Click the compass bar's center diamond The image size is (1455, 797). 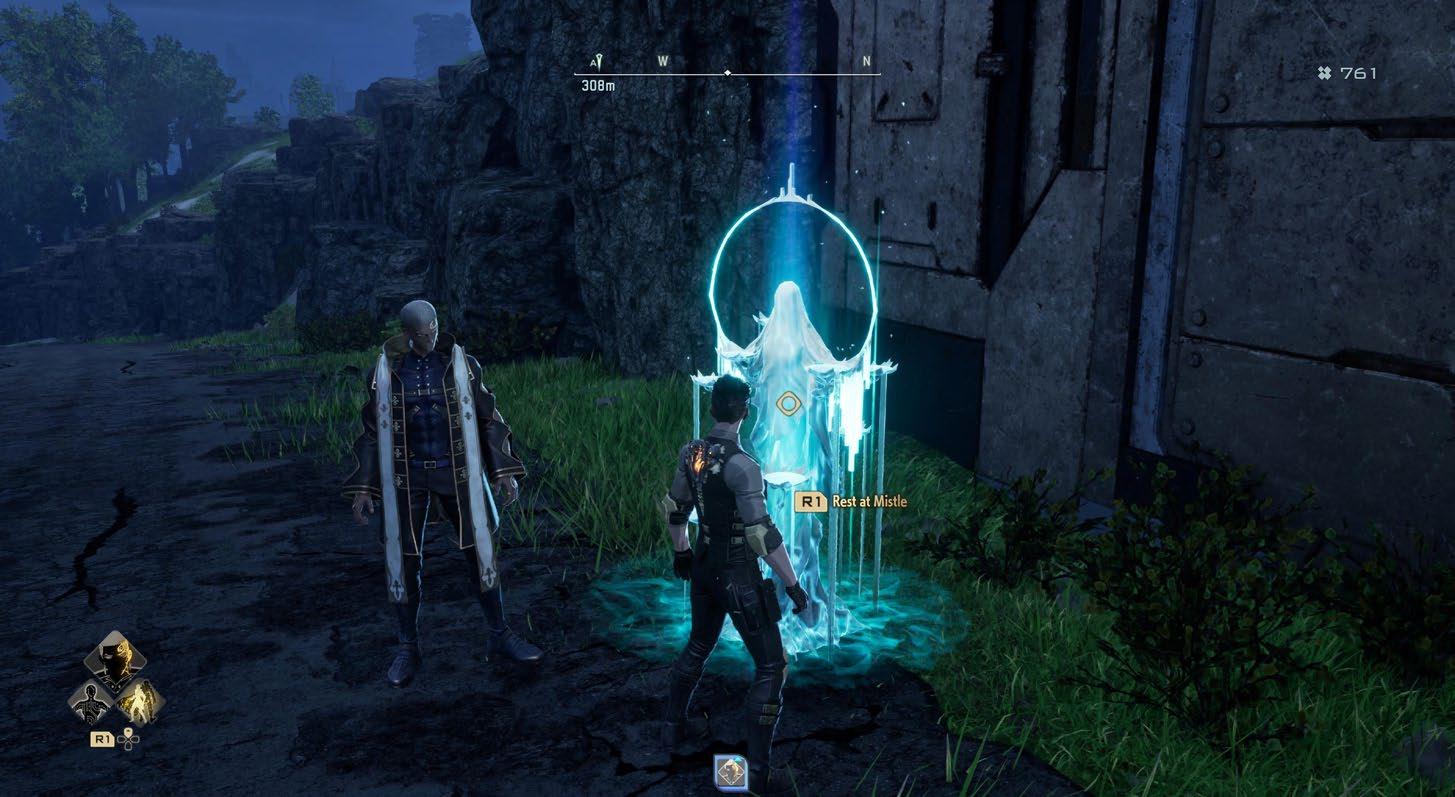(727, 73)
